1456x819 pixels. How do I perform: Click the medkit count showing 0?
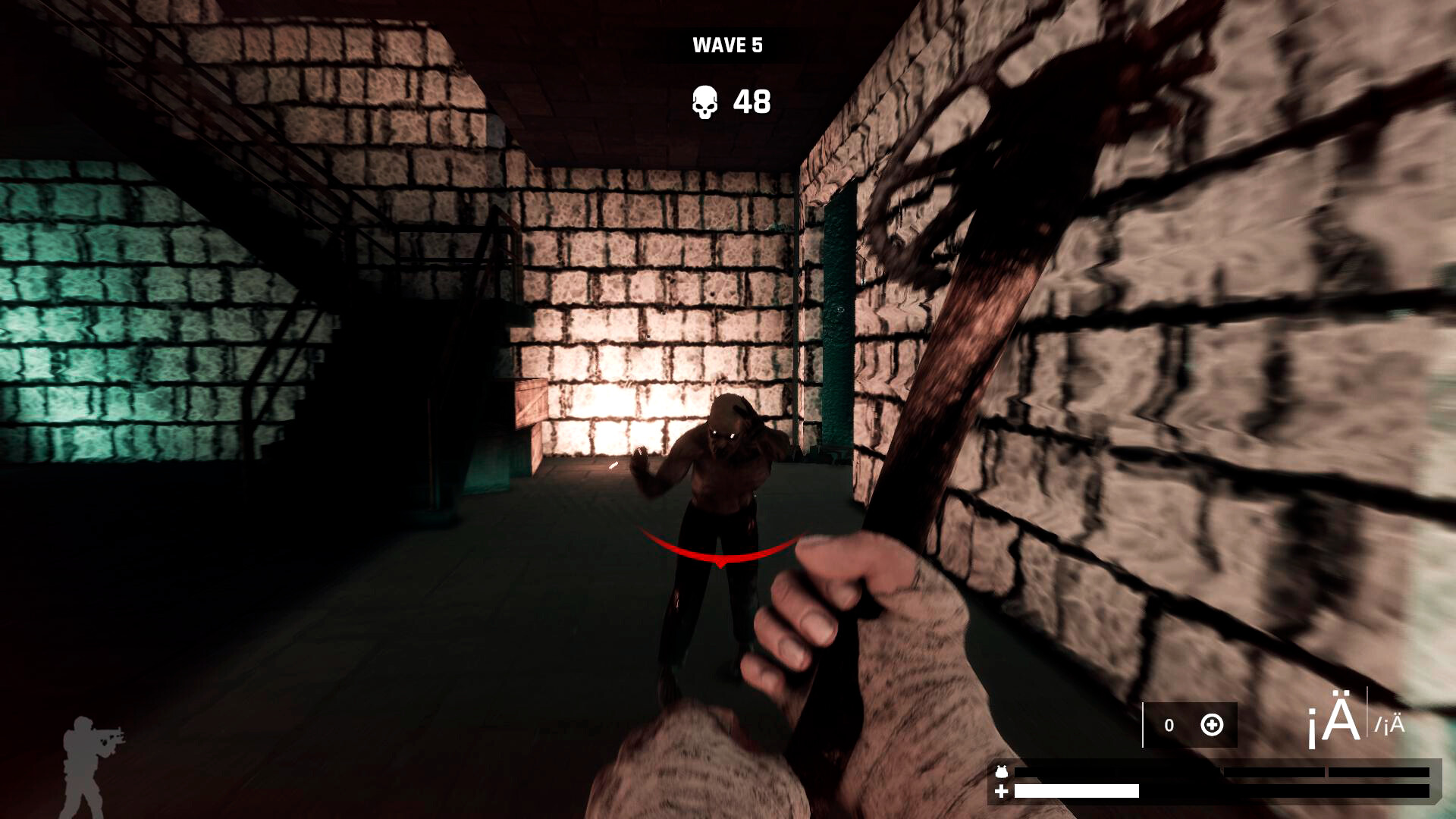pos(1169,724)
